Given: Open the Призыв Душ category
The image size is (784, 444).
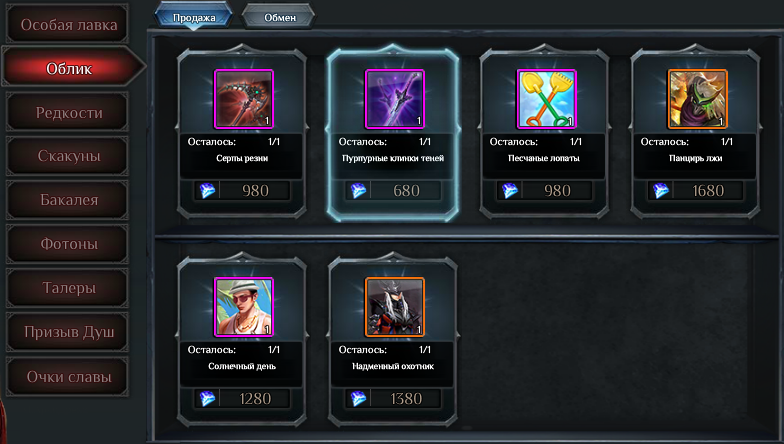Looking at the screenshot, I should pyautogui.click(x=68, y=332).
